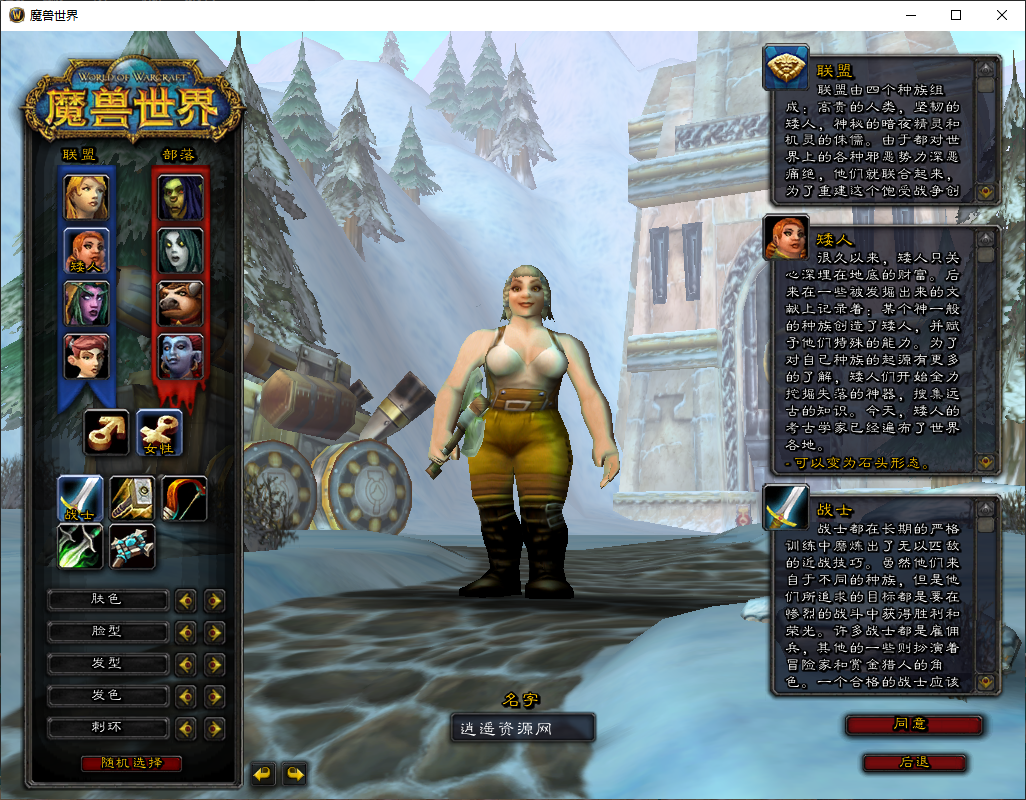Click next arrow for 肤色 skin color
This screenshot has width=1026, height=800.
214,601
